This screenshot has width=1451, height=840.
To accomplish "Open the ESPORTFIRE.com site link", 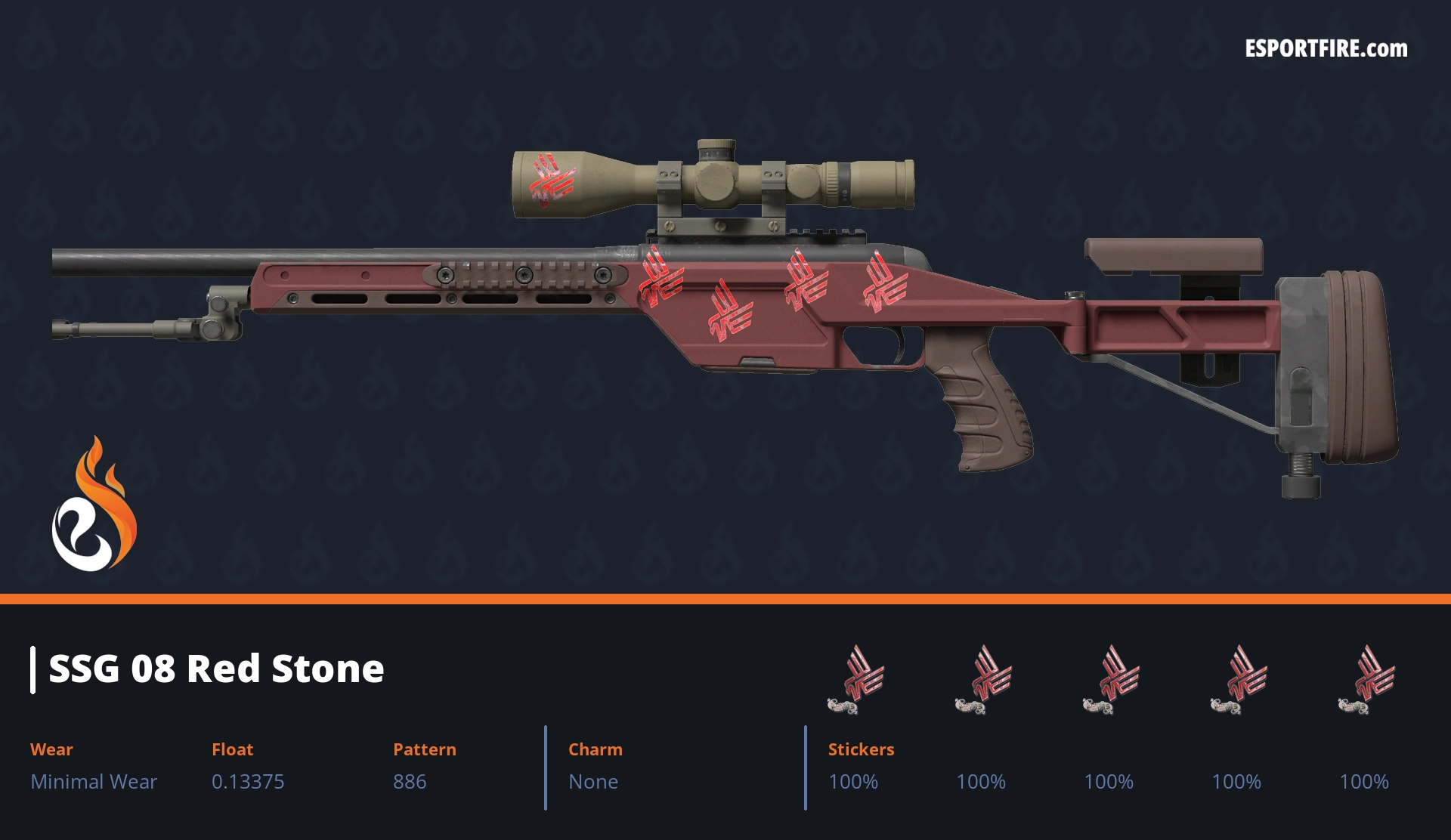I will [x=1326, y=49].
